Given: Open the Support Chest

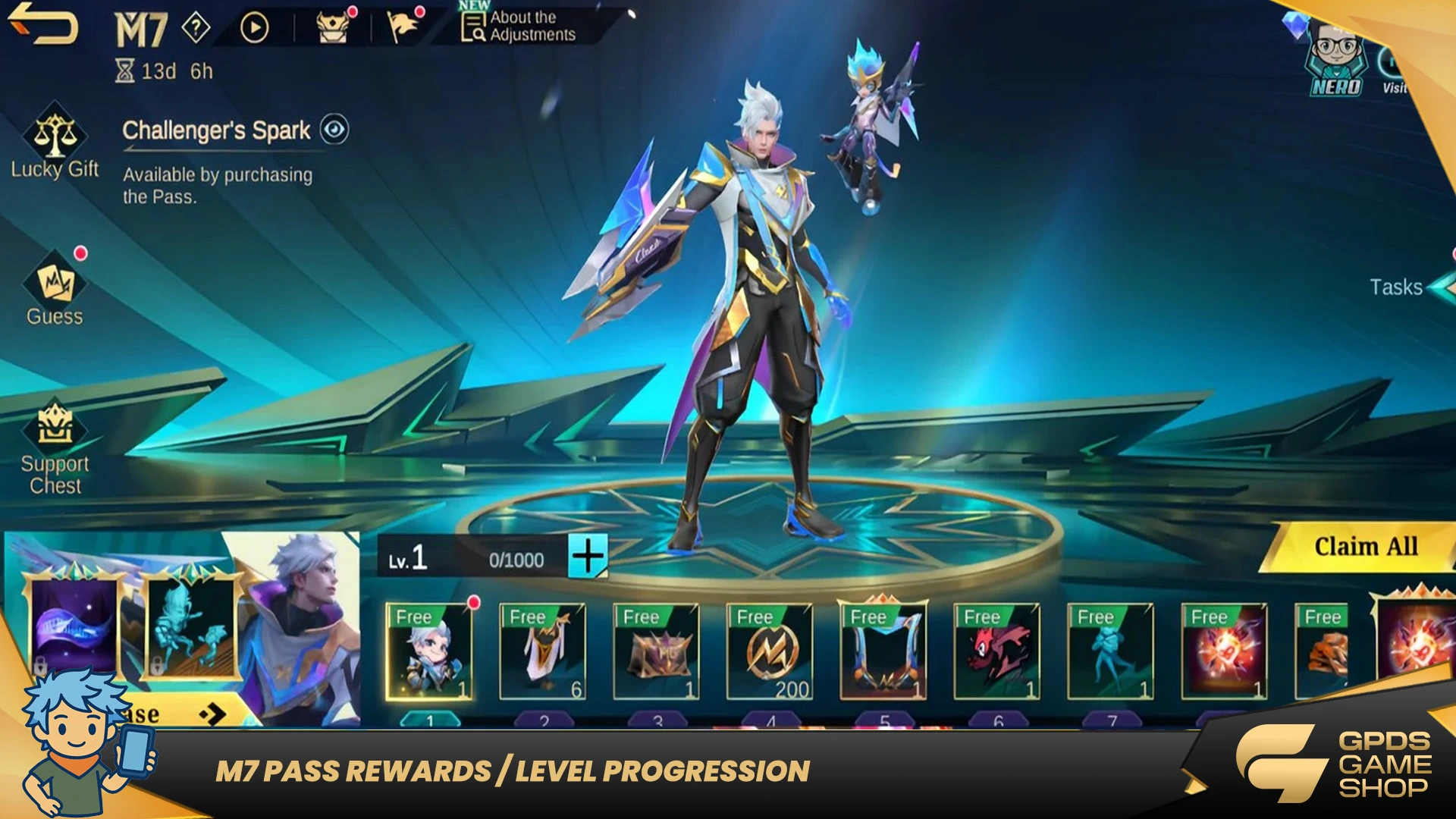Looking at the screenshot, I should point(55,447).
